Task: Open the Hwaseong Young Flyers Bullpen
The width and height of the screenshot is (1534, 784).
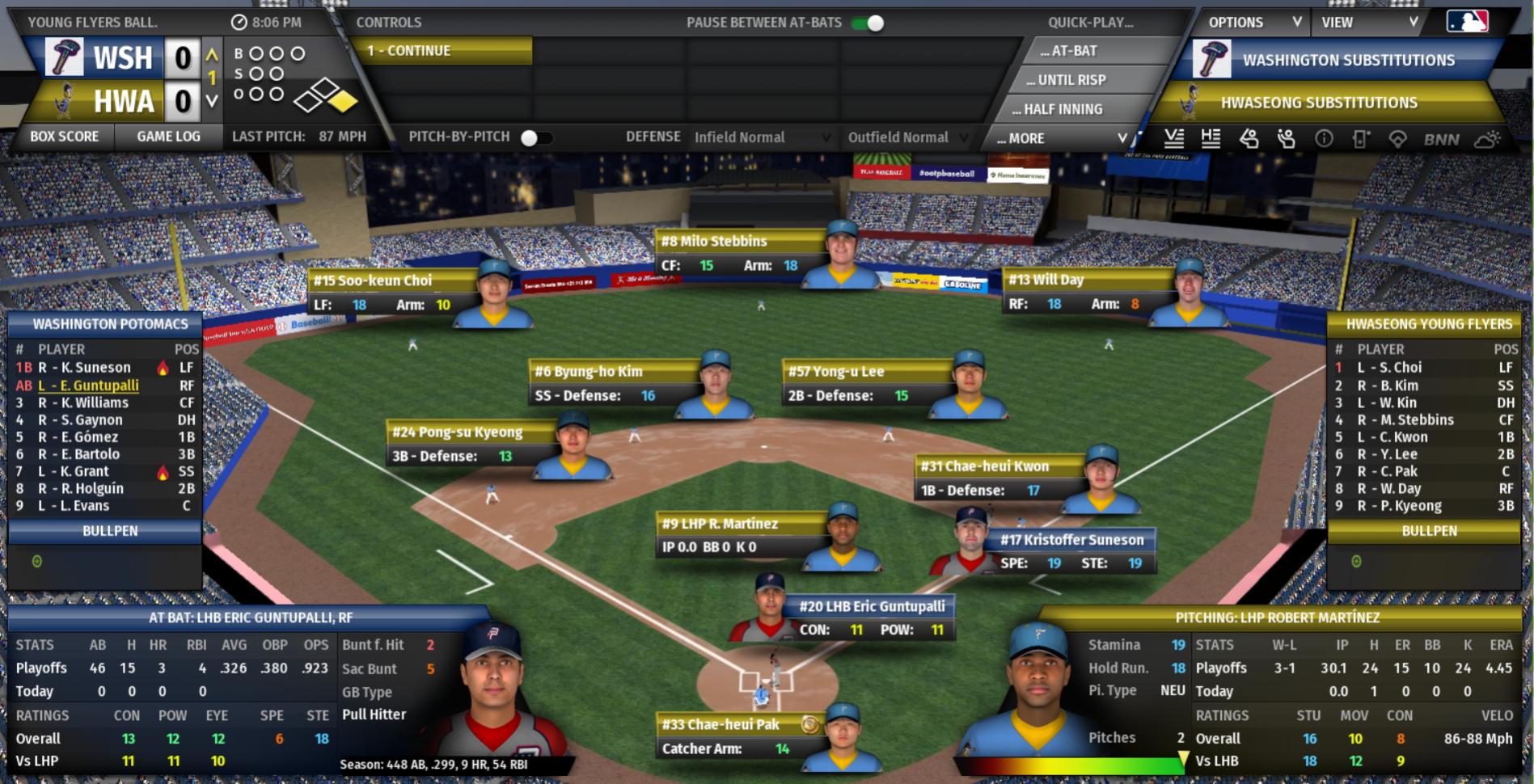Action: click(x=1428, y=531)
